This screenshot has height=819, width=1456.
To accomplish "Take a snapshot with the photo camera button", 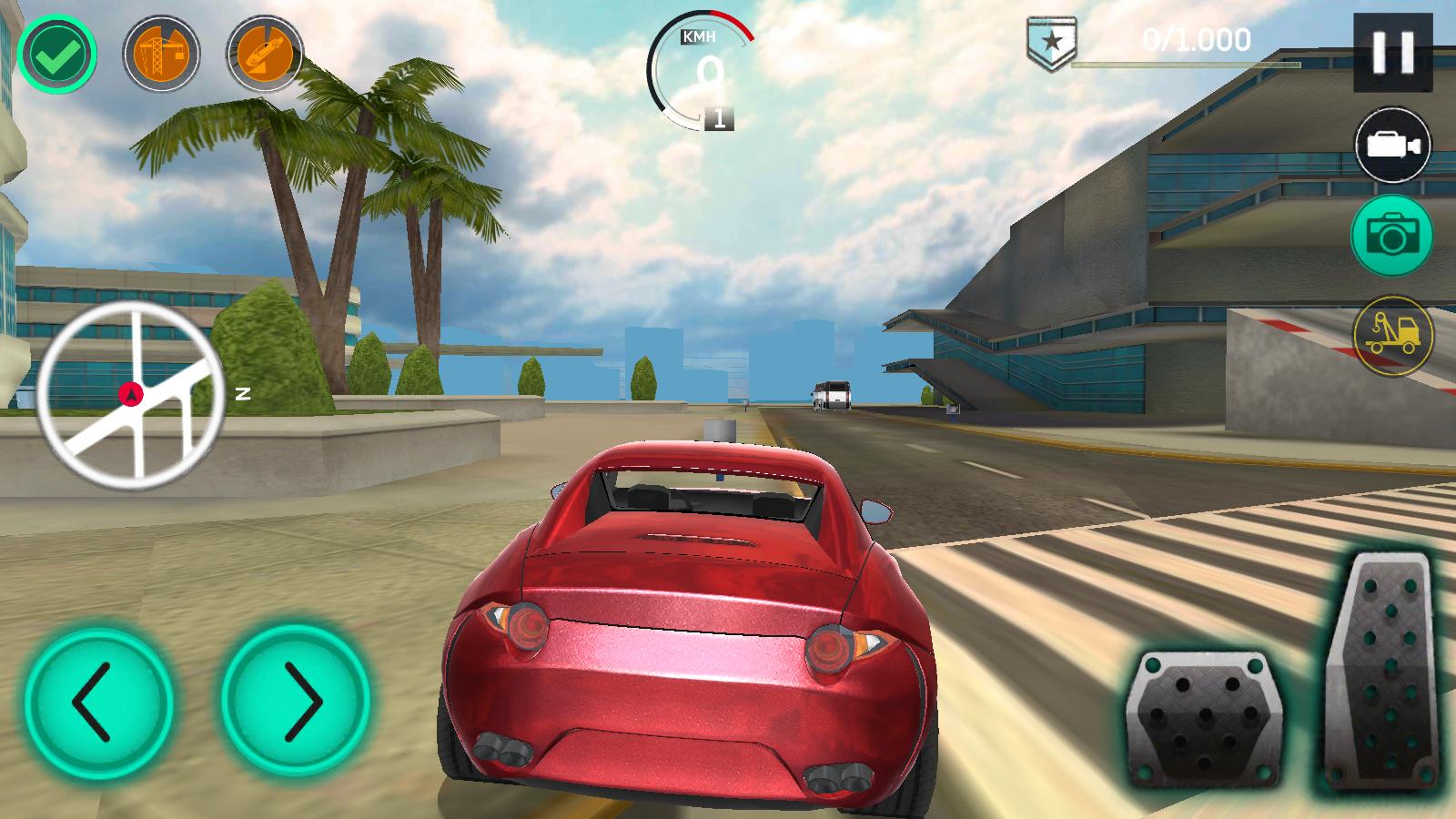I will pos(1392,236).
